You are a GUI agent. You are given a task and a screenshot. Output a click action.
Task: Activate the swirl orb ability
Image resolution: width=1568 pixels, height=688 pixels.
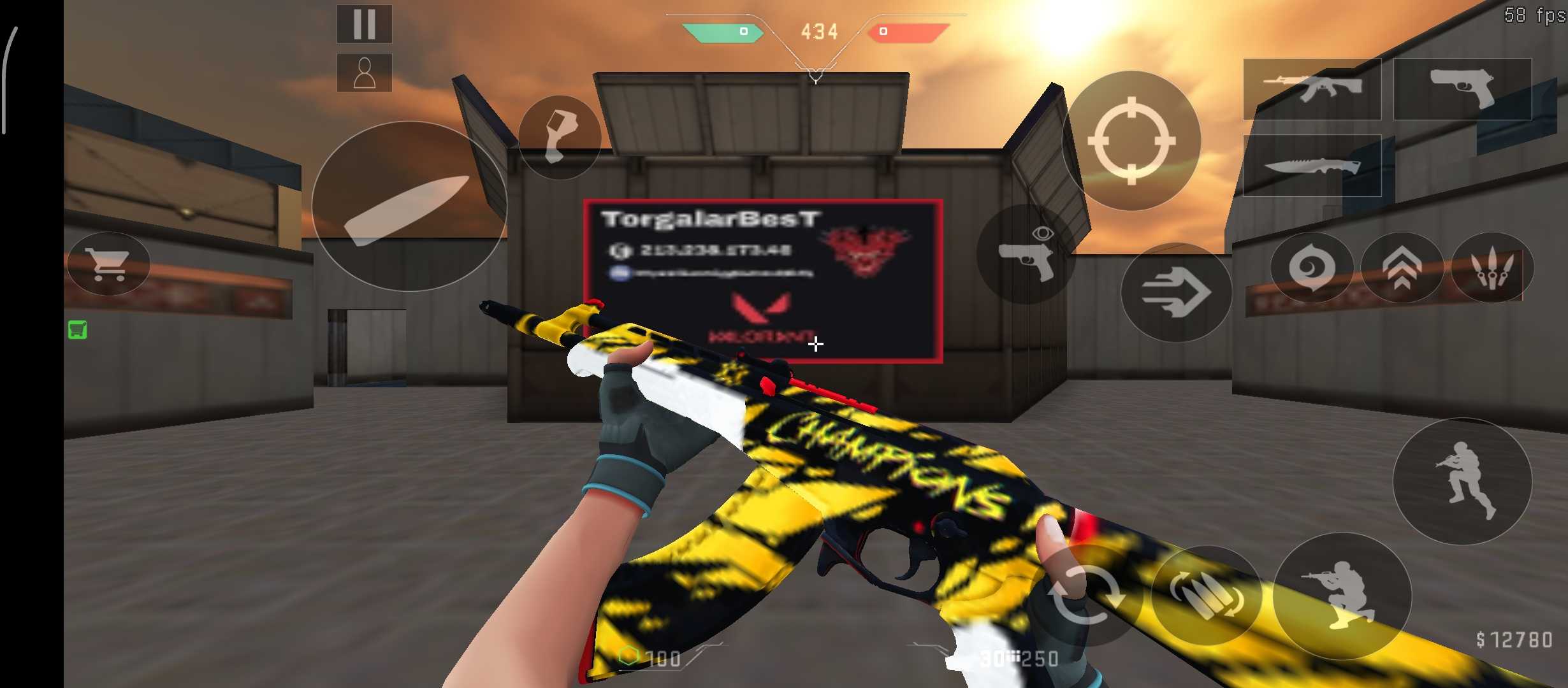tap(1311, 268)
